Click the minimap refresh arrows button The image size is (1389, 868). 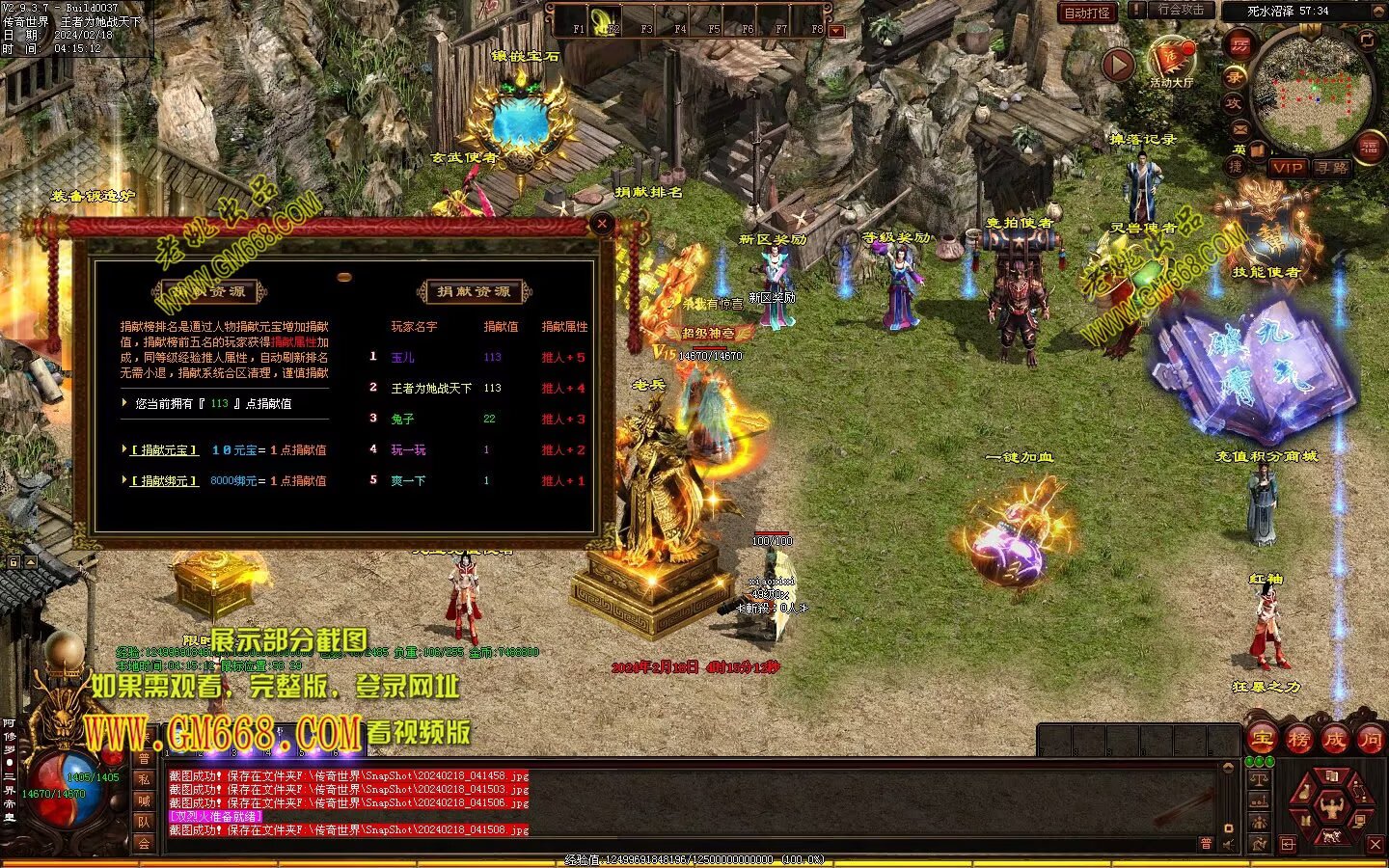pyautogui.click(x=1366, y=40)
